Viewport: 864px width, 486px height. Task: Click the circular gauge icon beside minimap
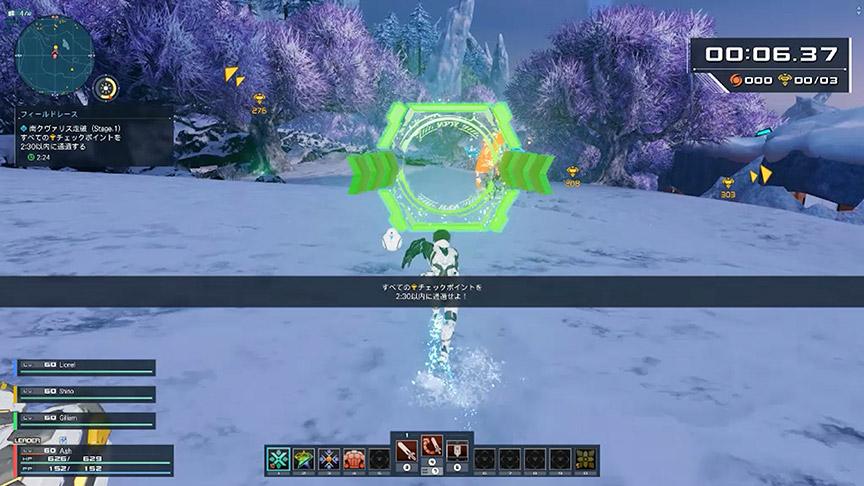click(104, 88)
